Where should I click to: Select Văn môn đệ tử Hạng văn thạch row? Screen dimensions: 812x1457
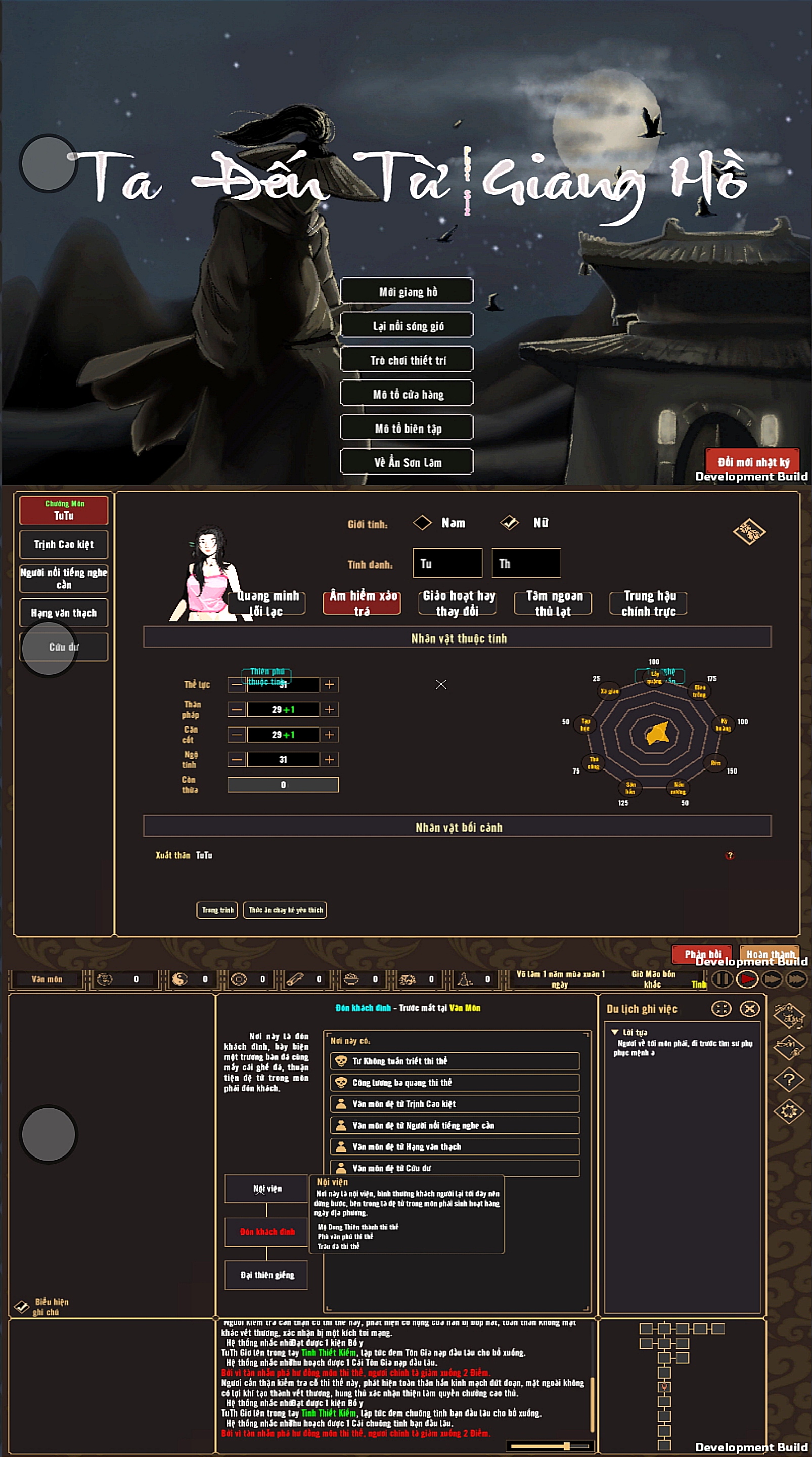pyautogui.click(x=455, y=1146)
